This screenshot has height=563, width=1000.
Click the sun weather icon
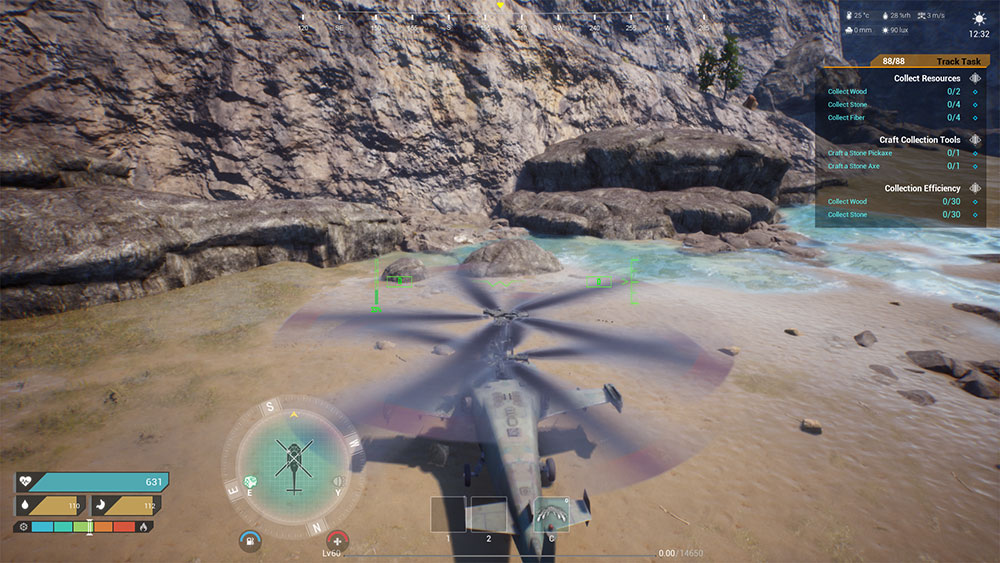(x=978, y=18)
